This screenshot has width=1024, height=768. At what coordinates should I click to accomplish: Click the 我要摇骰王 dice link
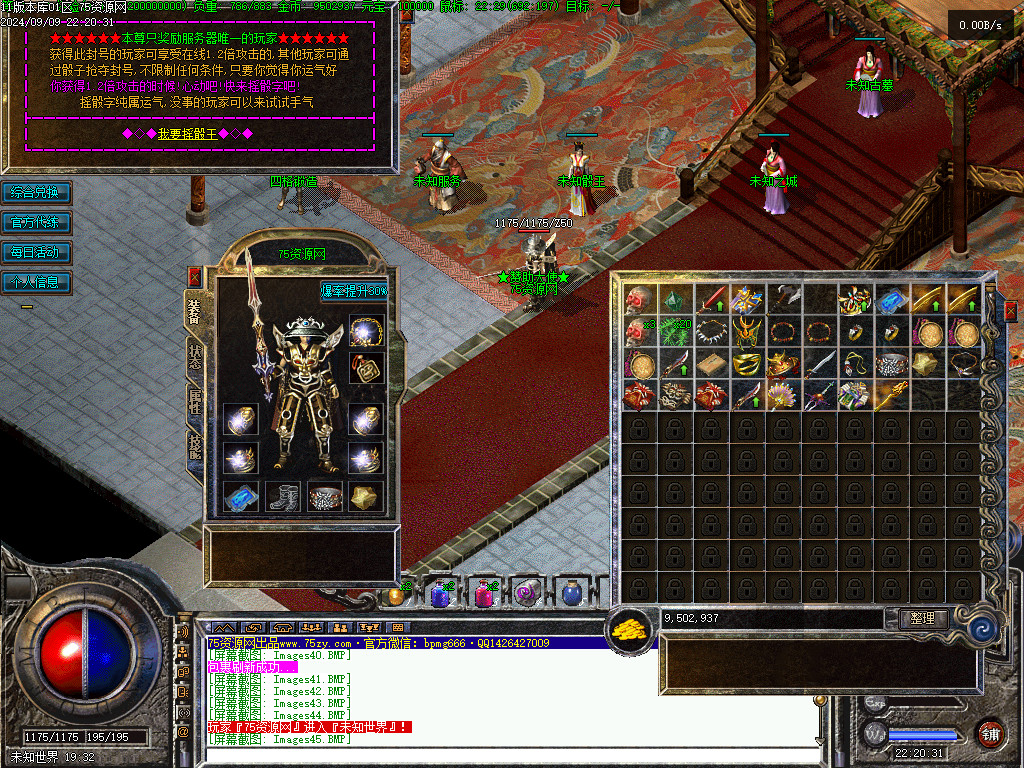click(186, 133)
